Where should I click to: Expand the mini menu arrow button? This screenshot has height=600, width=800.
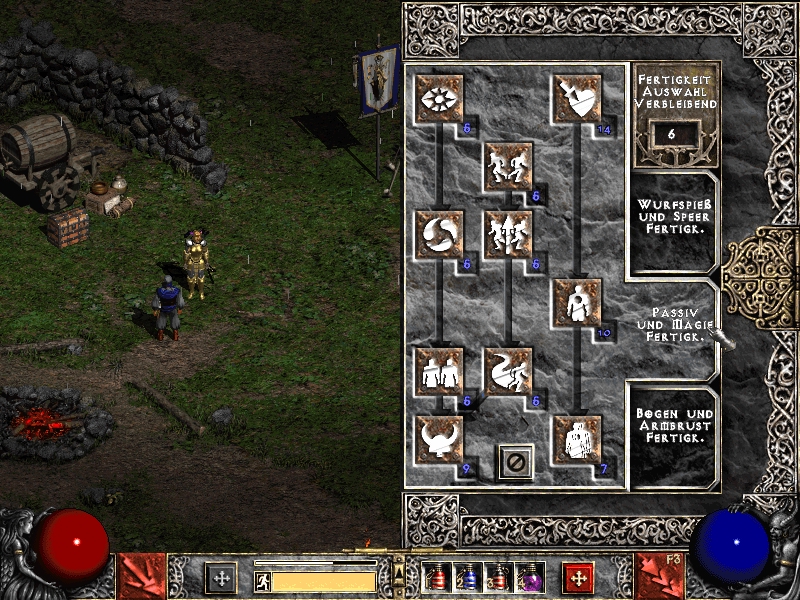(x=399, y=566)
